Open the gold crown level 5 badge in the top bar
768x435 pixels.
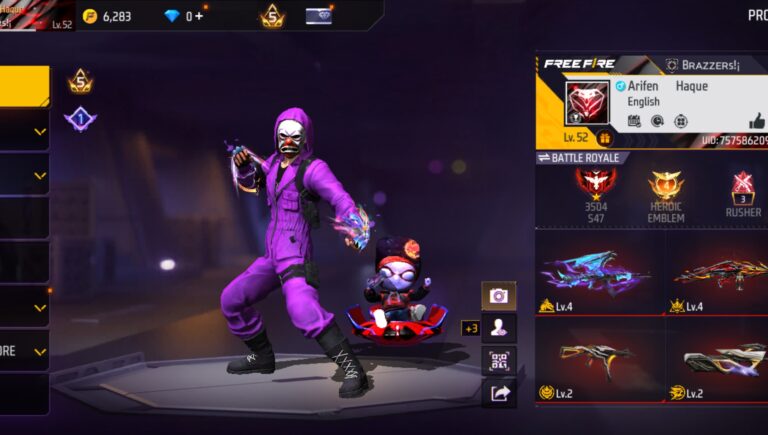tap(271, 16)
